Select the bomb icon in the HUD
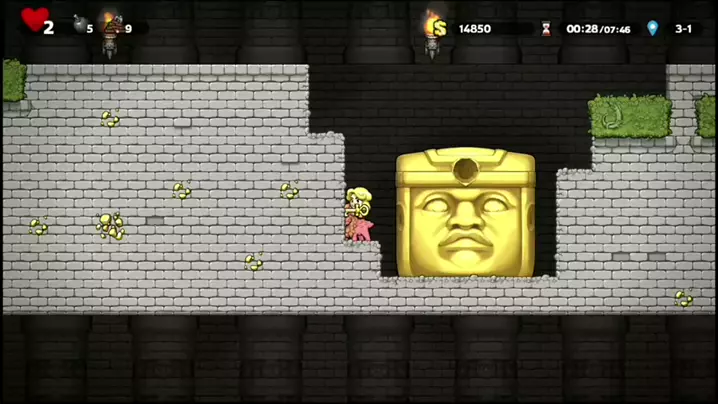718x404 pixels. pos(79,25)
